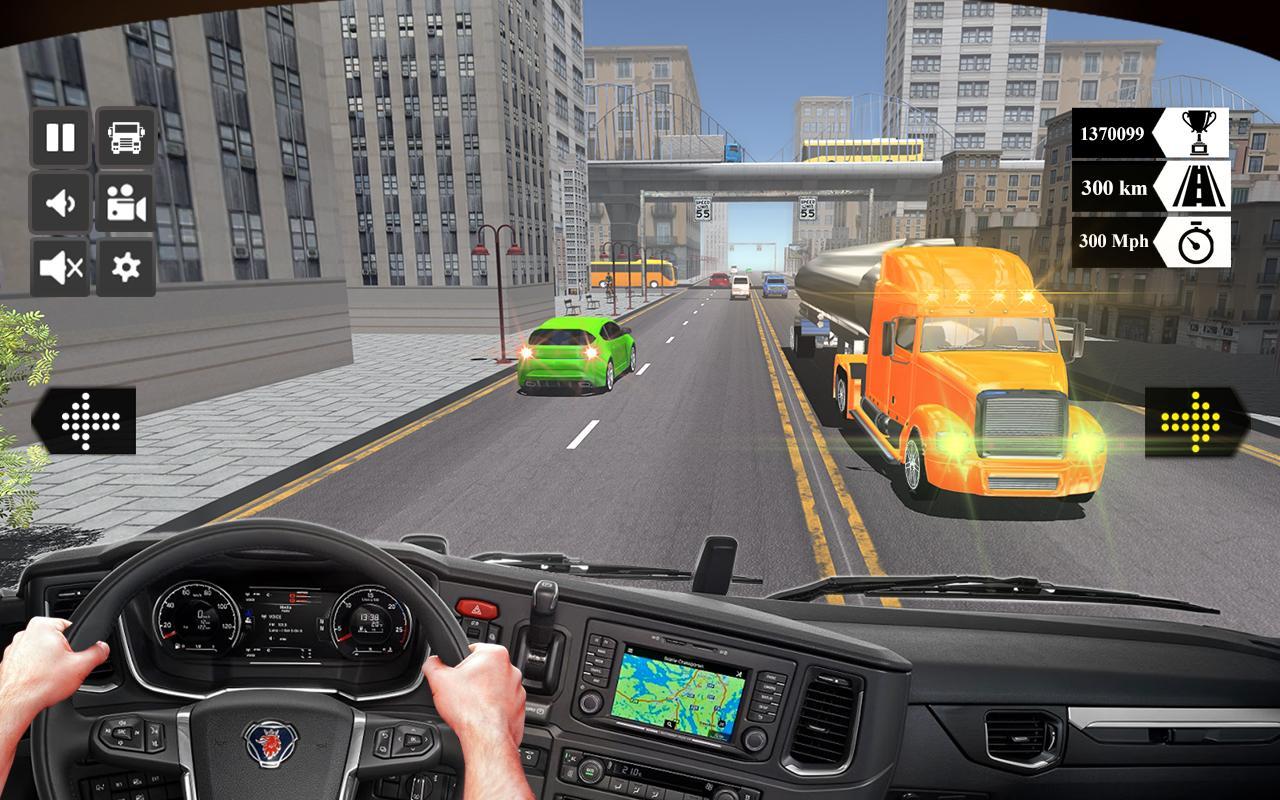Viewport: 1280px width, 800px height.
Task: Click the speedometer timer icon
Action: point(1199,242)
